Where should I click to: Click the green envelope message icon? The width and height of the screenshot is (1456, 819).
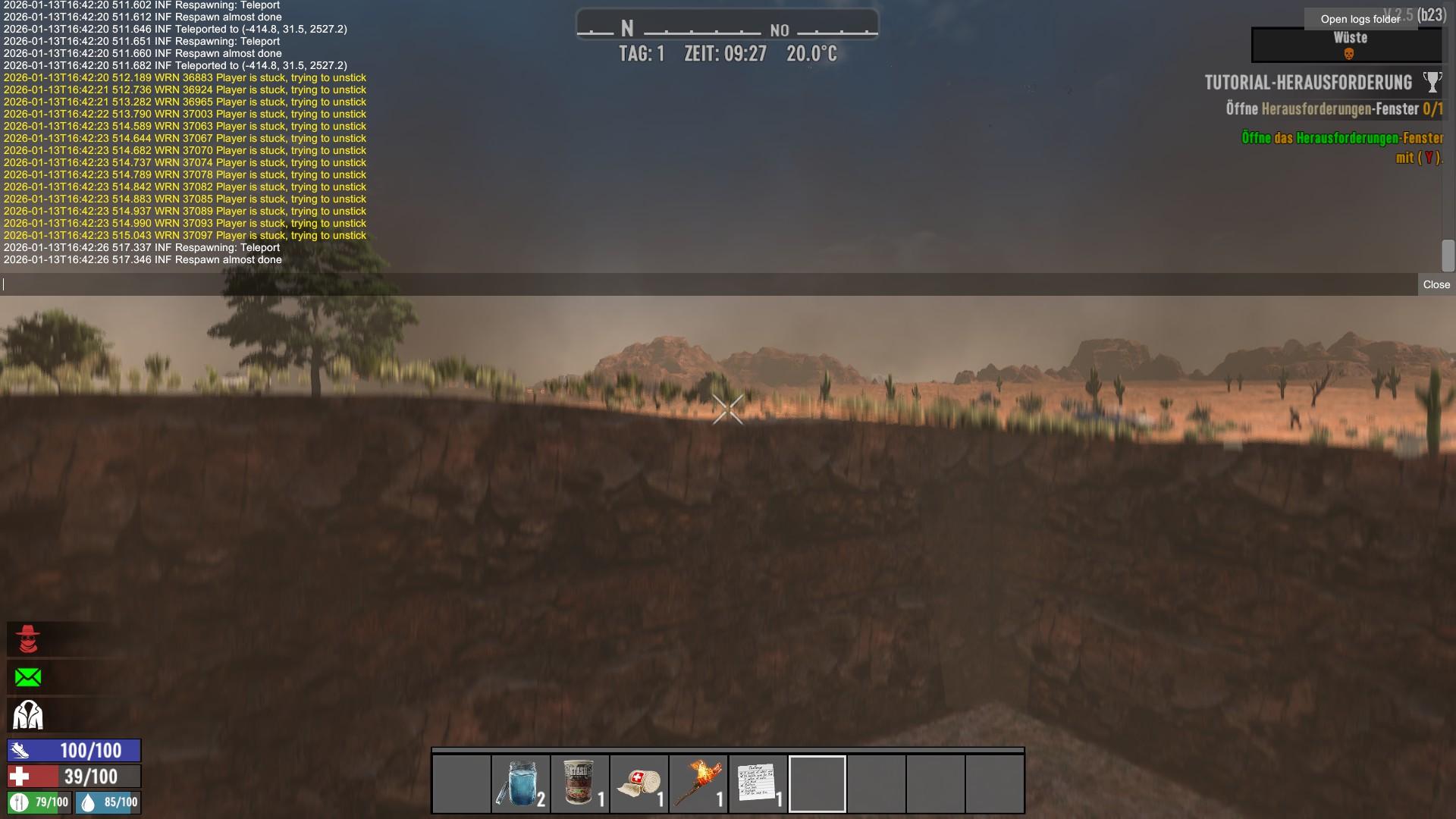(28, 676)
